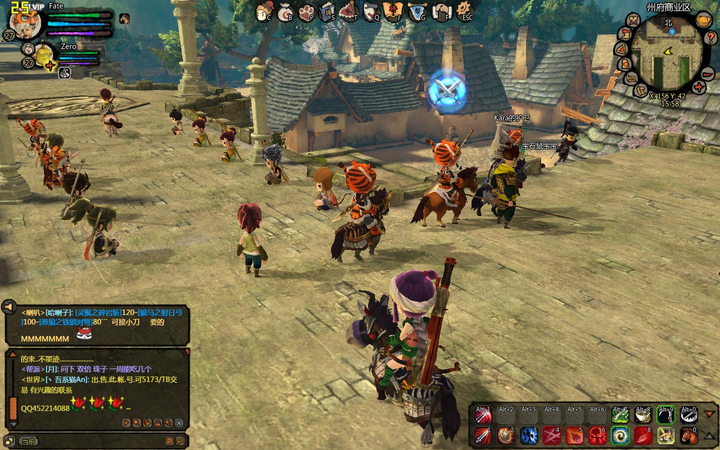Activate the horse mount hotbar skill

pos(689,436)
